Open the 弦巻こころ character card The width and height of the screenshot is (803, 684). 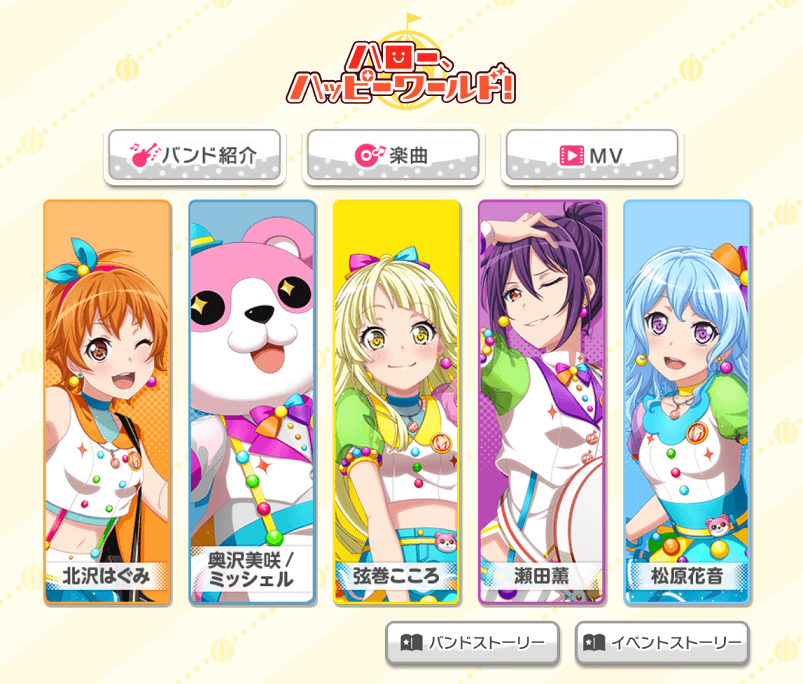[x=397, y=402]
